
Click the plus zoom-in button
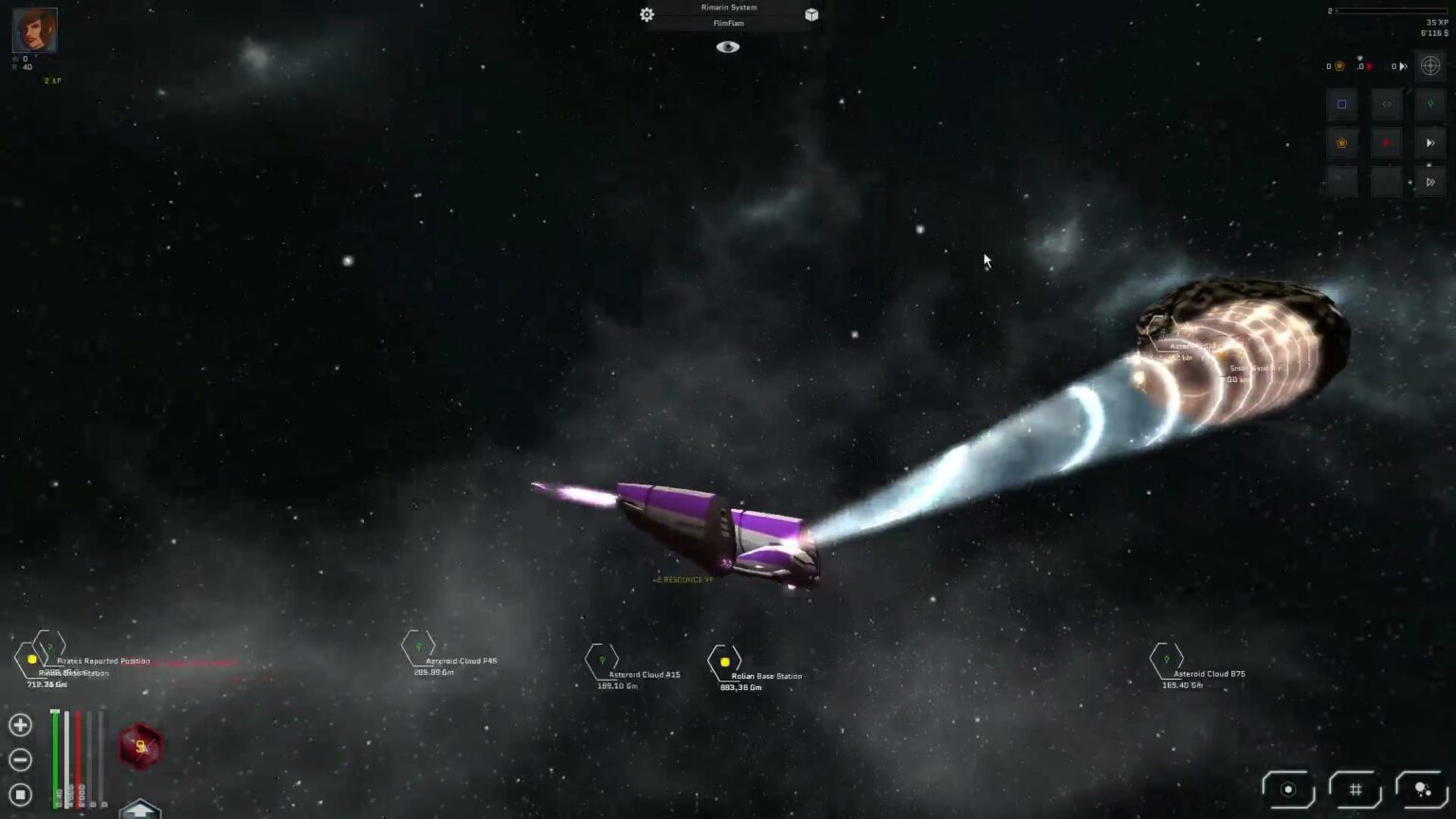[20, 725]
